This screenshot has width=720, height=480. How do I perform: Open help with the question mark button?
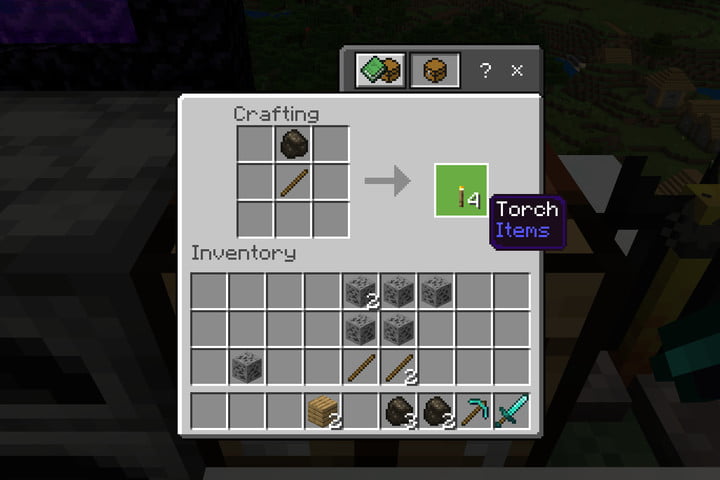pyautogui.click(x=485, y=71)
